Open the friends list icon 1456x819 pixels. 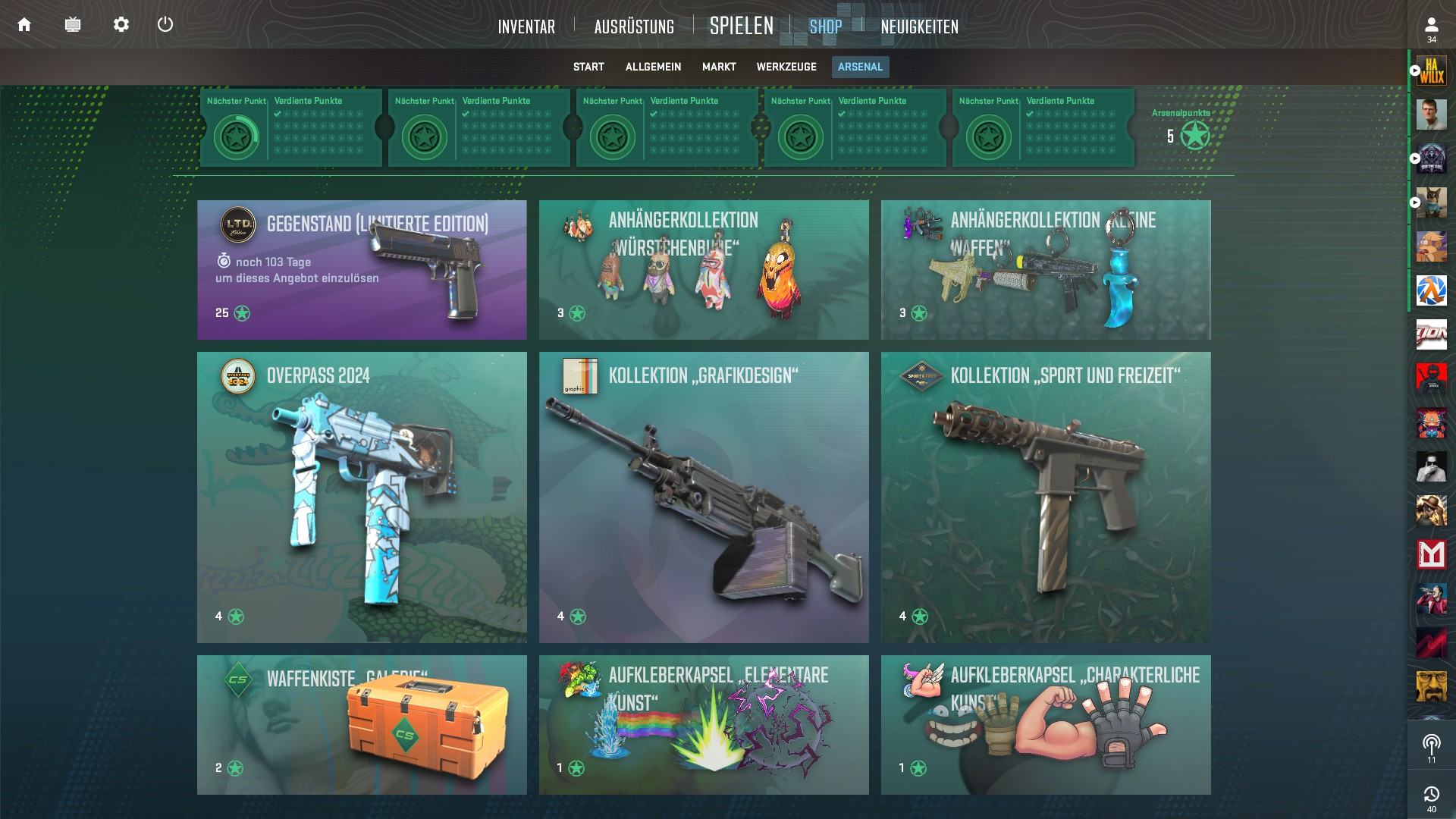click(x=1431, y=29)
